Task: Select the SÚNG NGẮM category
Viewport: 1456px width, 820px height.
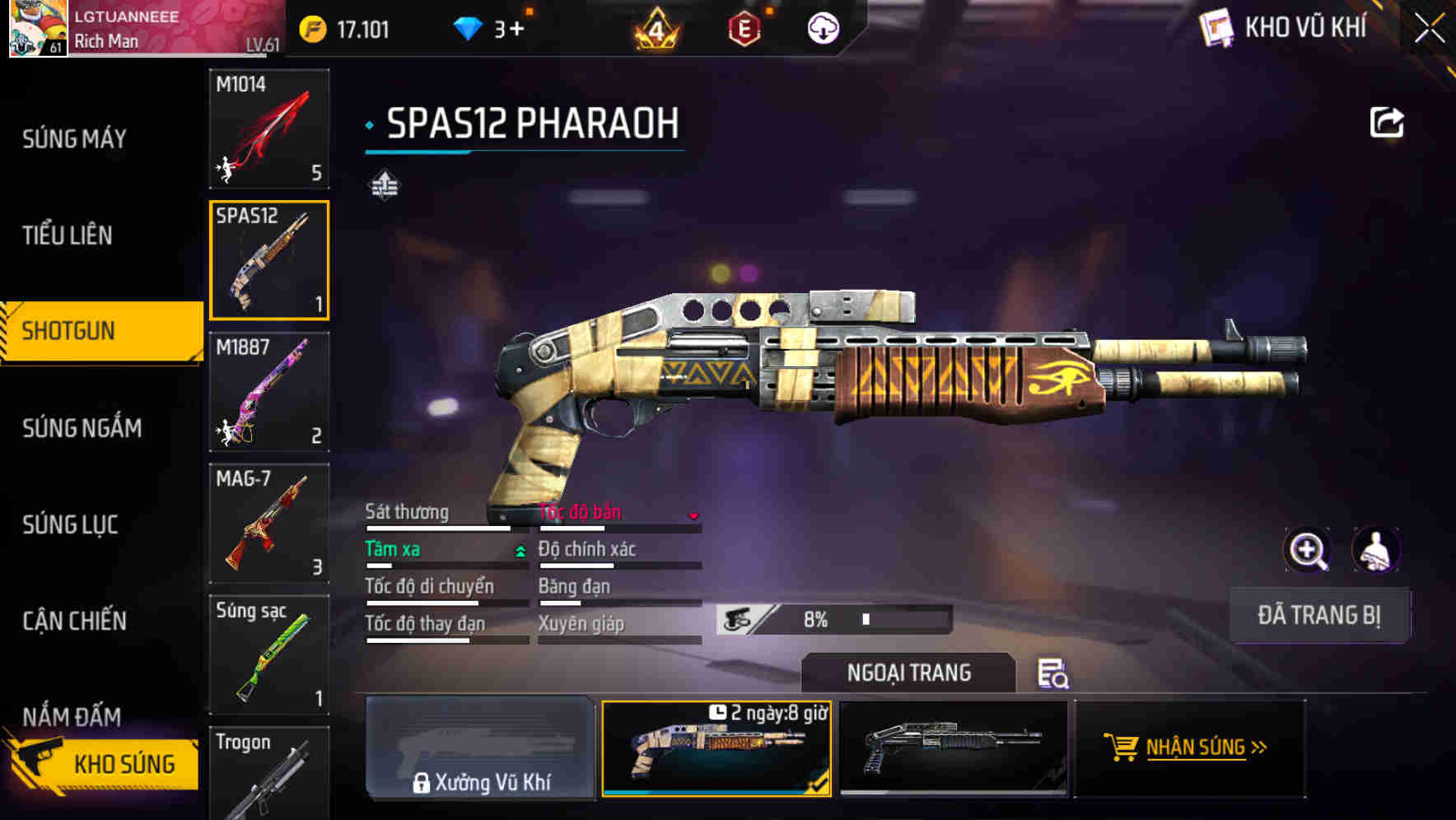Action: coord(79,428)
